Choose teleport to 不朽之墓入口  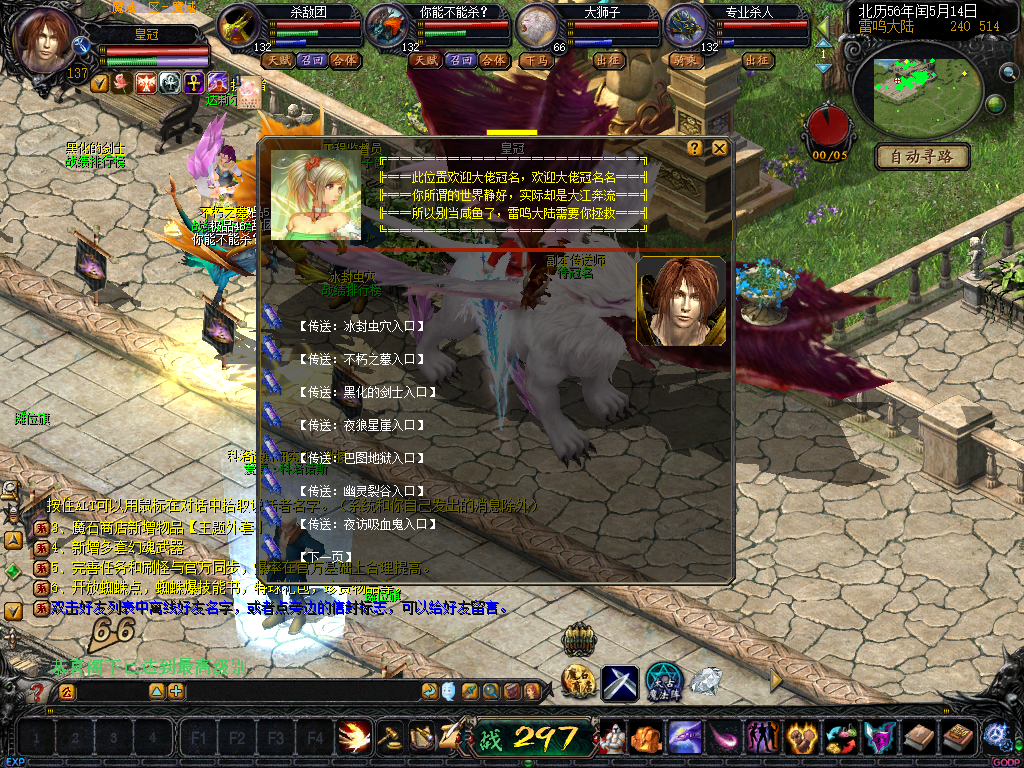[362, 359]
